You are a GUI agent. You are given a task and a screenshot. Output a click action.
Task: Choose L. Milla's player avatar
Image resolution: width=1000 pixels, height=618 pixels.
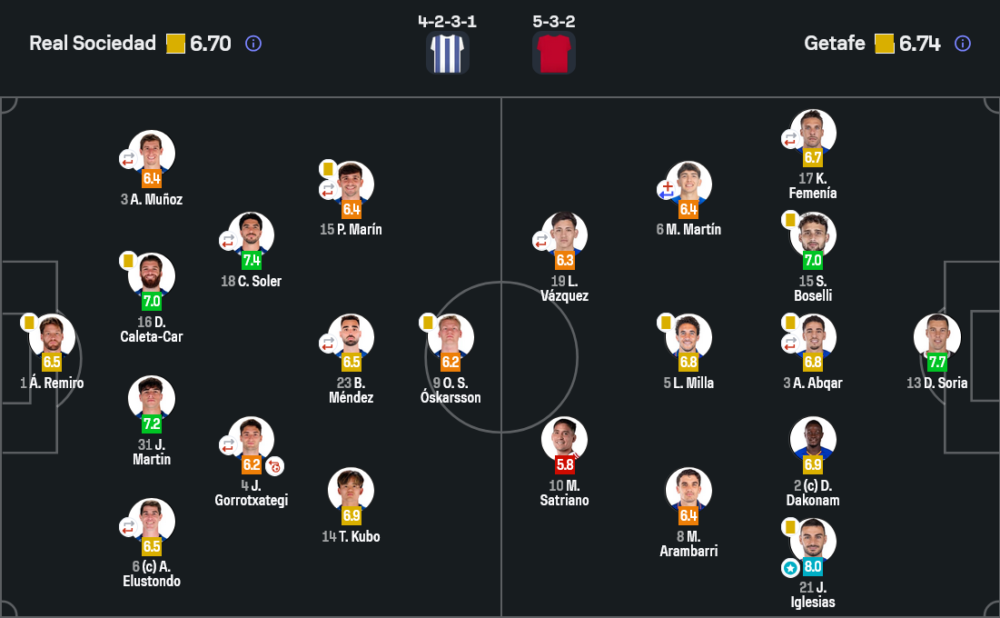(689, 336)
